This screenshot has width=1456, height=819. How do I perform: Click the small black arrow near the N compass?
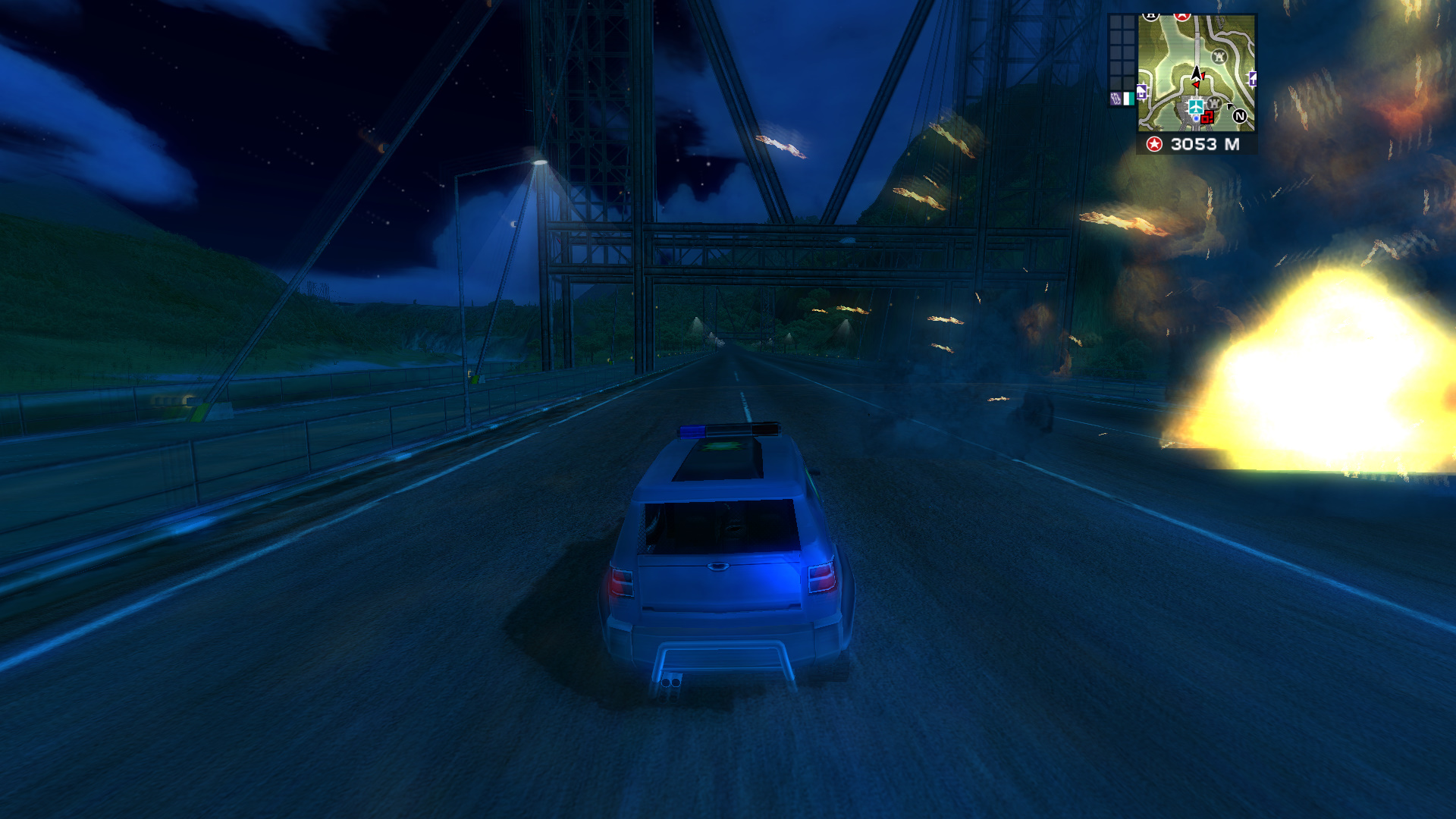[x=1229, y=107]
